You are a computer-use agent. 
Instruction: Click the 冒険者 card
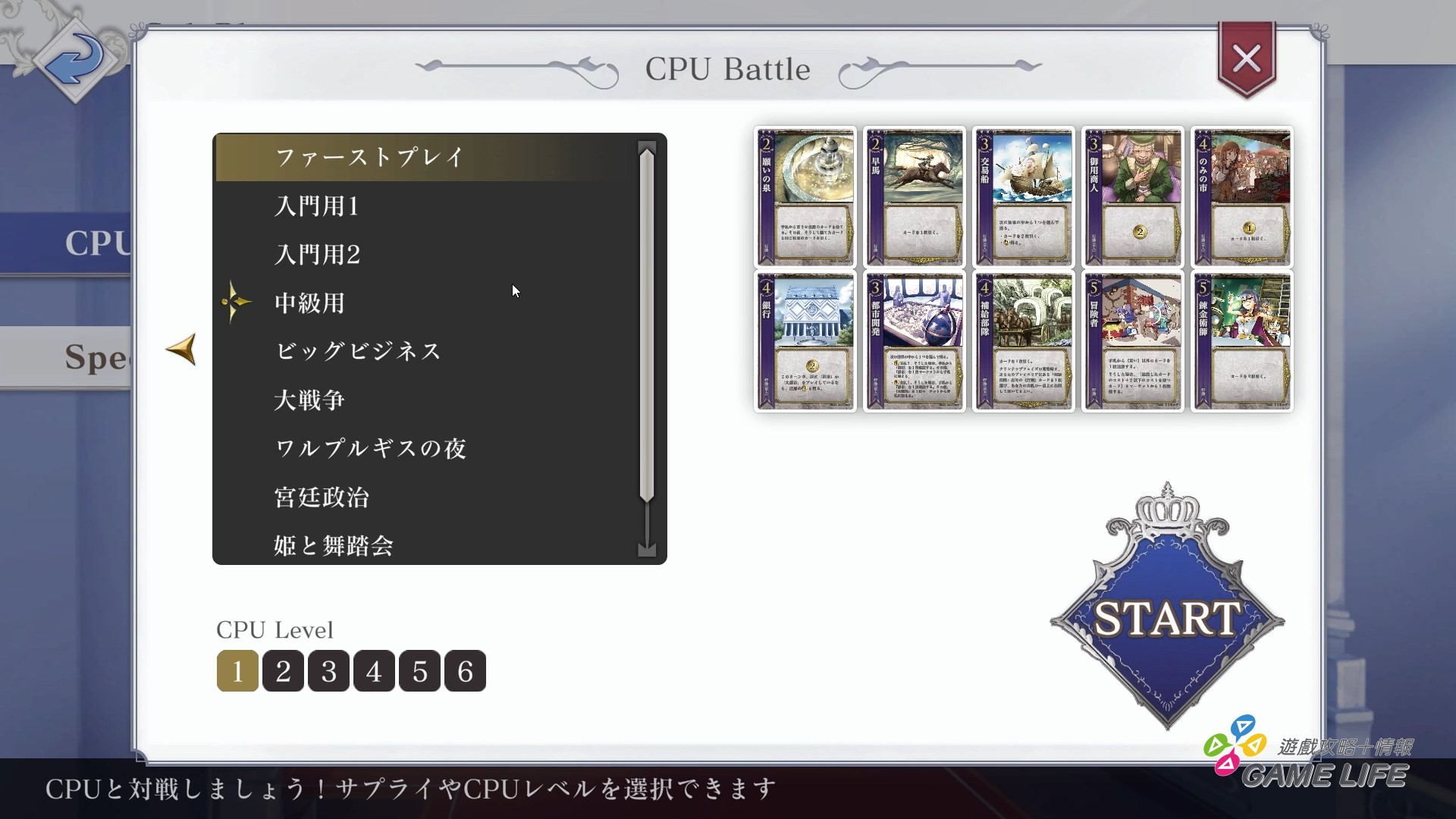[1133, 340]
